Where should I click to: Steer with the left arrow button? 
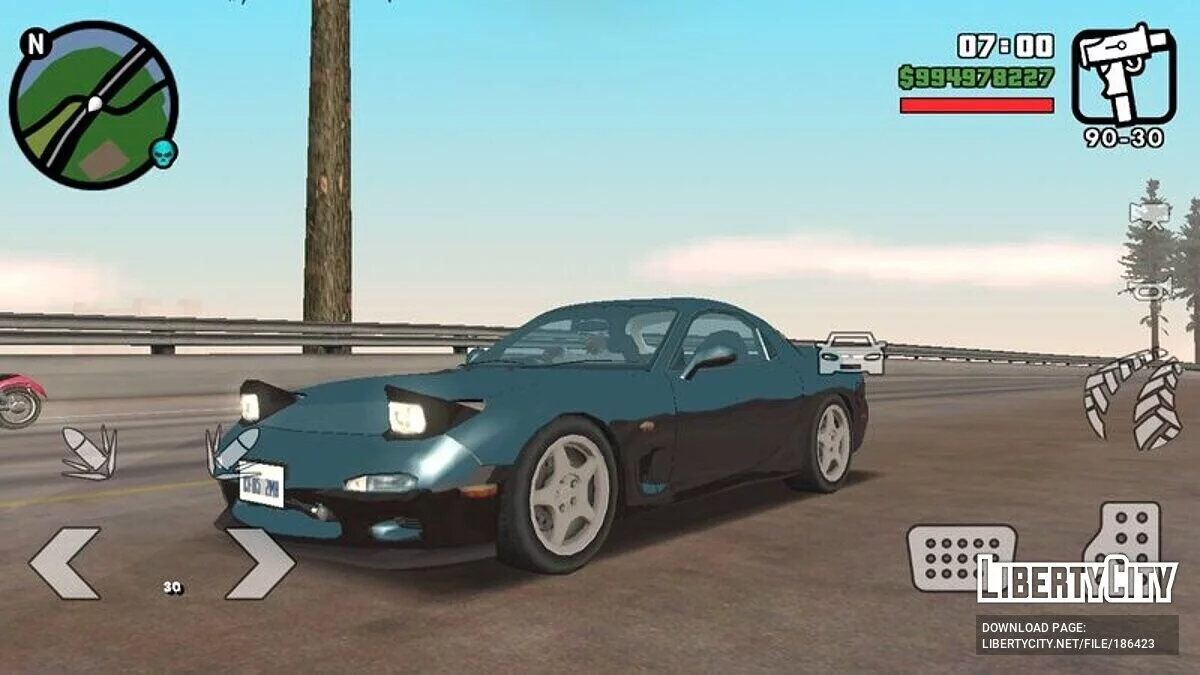pos(64,563)
